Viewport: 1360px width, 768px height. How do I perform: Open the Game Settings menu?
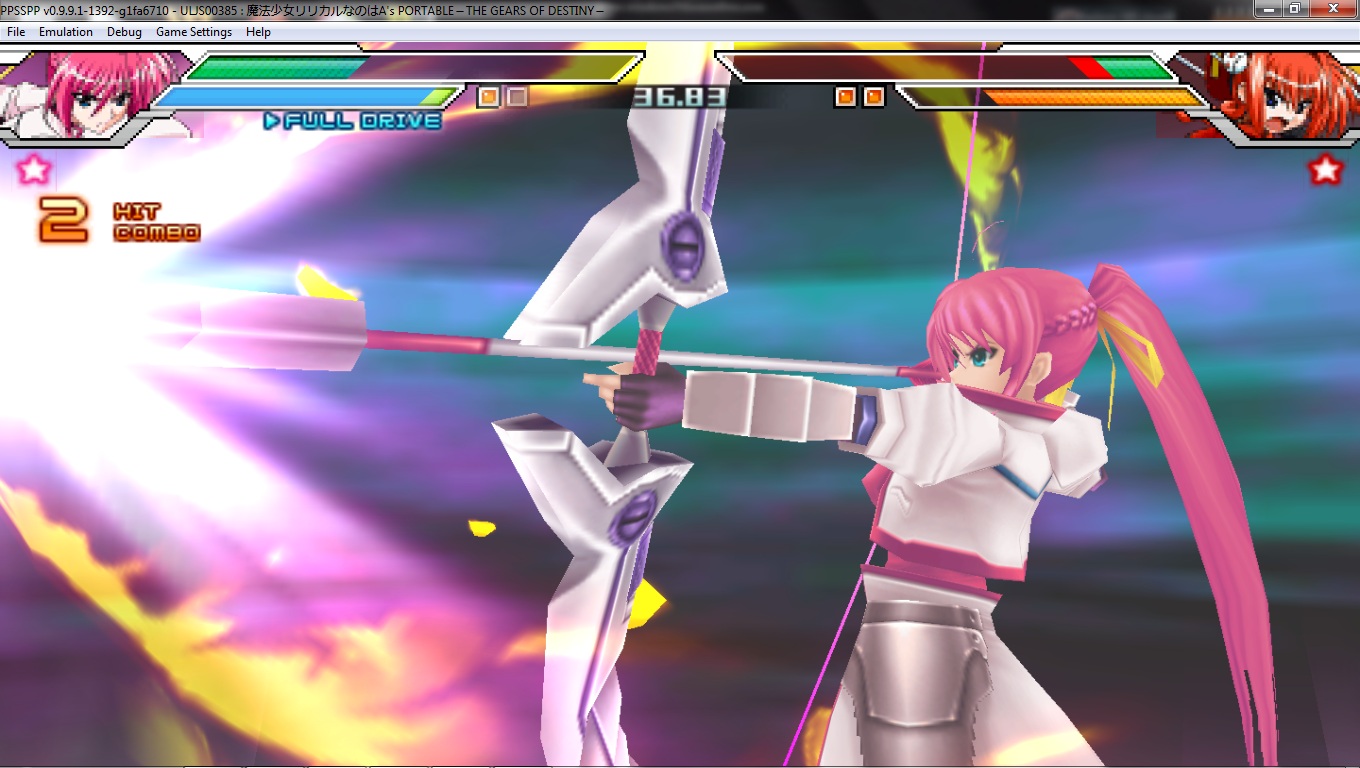coord(193,32)
